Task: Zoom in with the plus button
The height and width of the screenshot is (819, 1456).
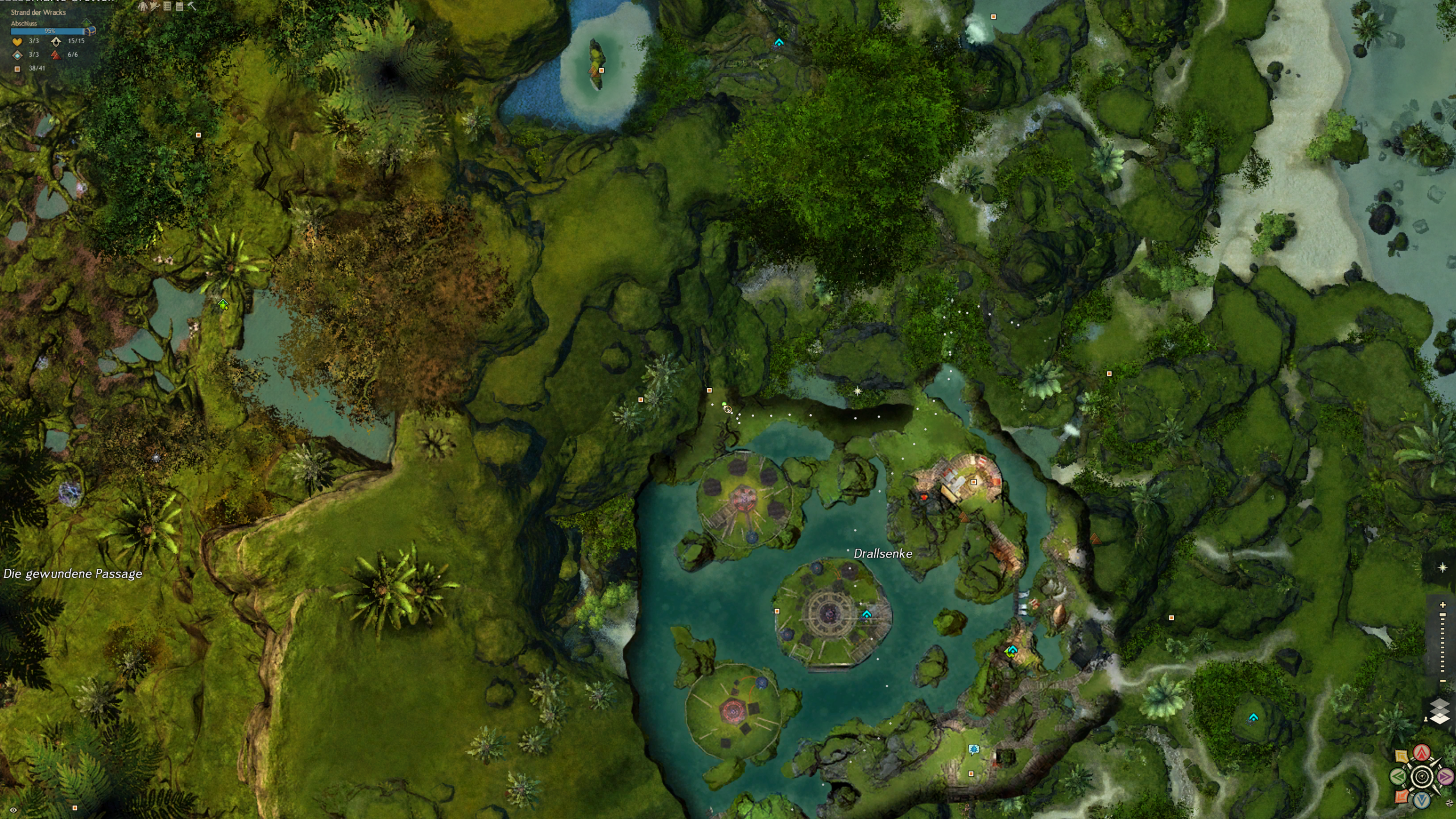Action: point(1442,605)
